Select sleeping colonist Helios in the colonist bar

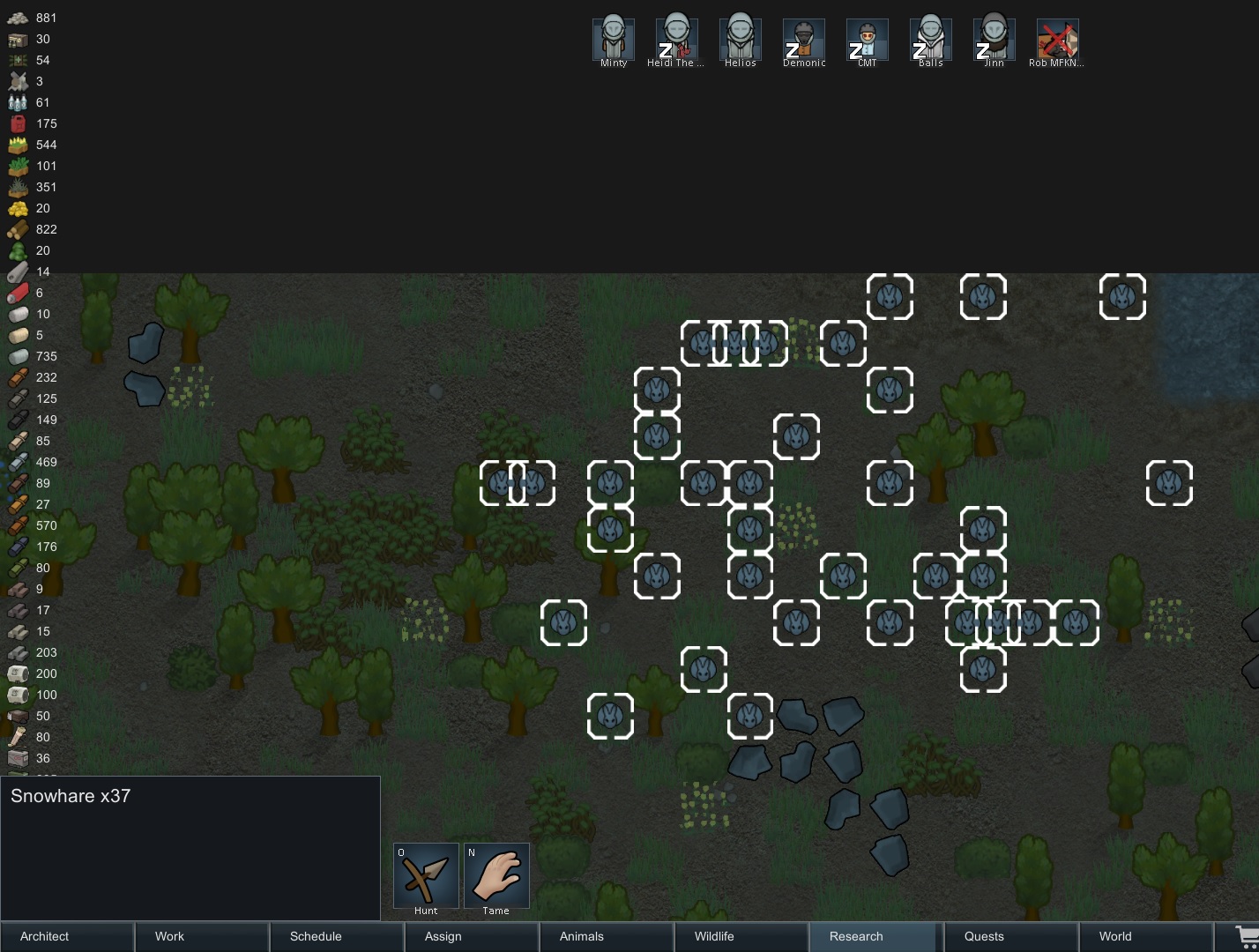click(x=740, y=39)
